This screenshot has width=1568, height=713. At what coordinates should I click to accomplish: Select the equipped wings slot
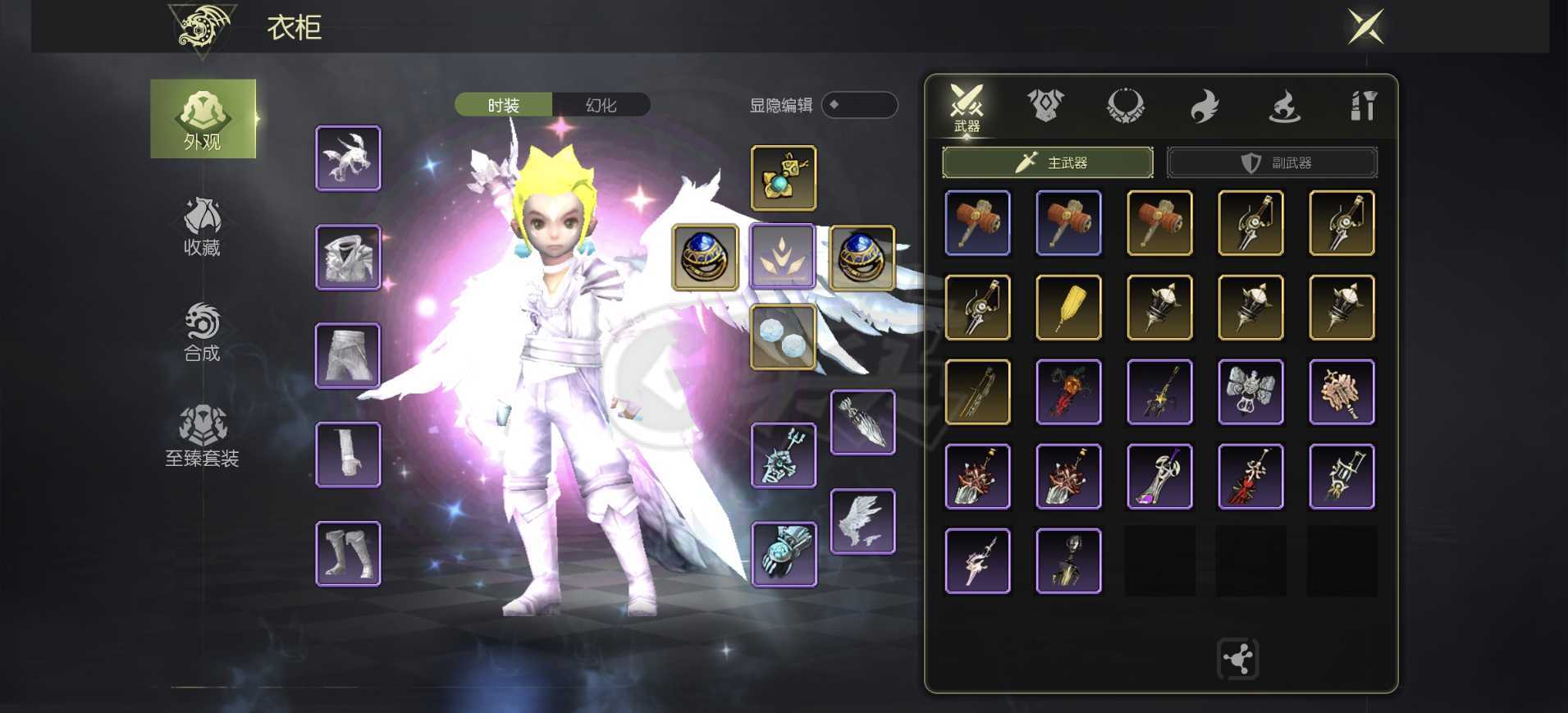pos(862,522)
